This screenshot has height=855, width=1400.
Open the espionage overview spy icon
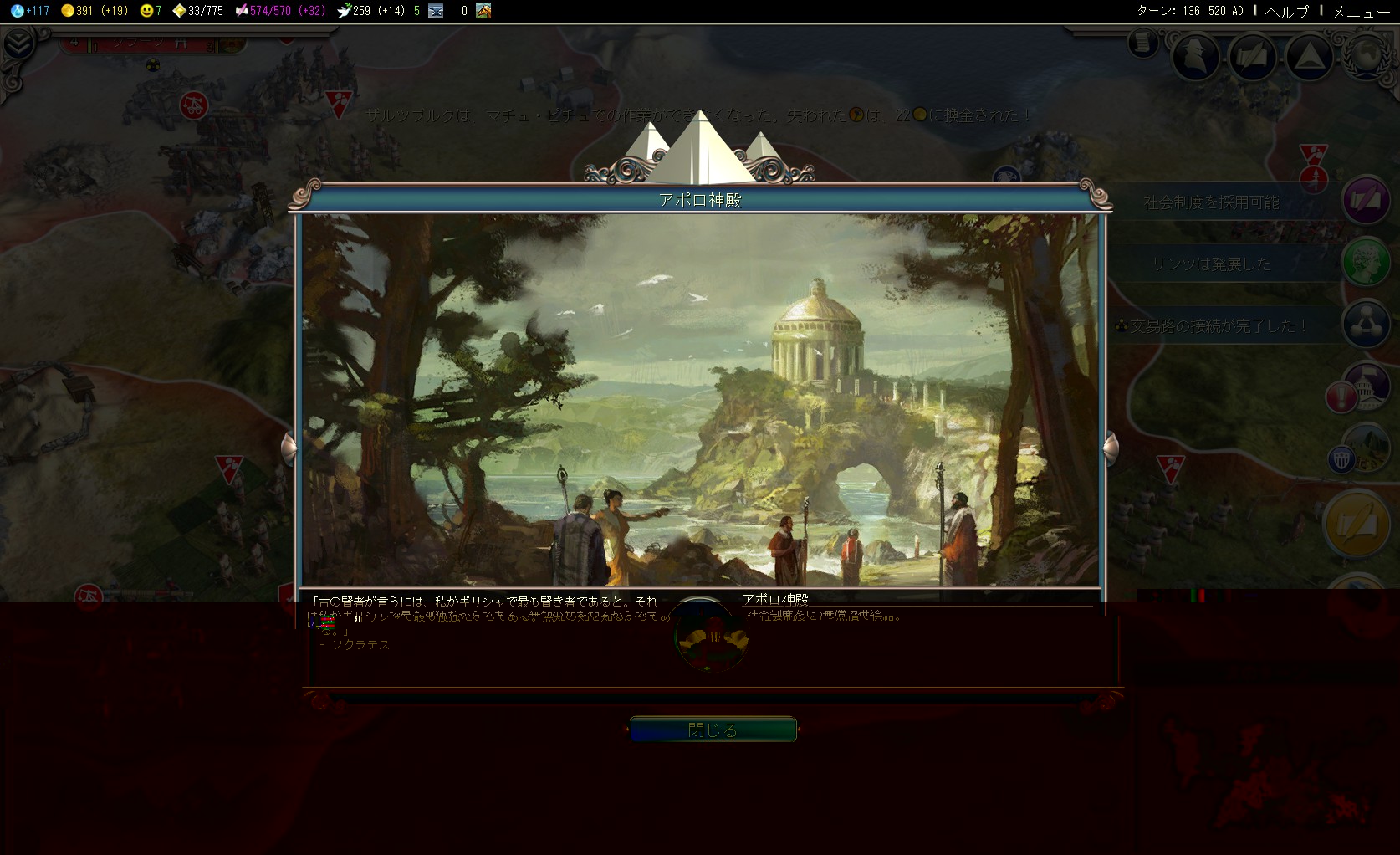tap(1195, 55)
